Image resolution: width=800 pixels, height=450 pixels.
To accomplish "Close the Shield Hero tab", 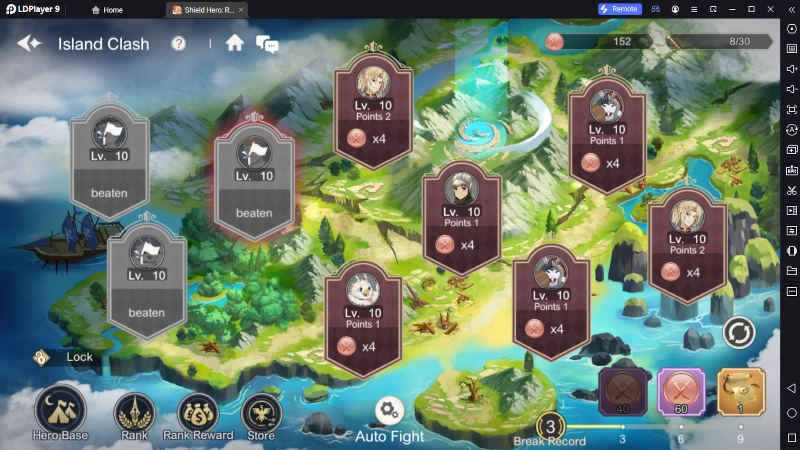I will point(241,9).
